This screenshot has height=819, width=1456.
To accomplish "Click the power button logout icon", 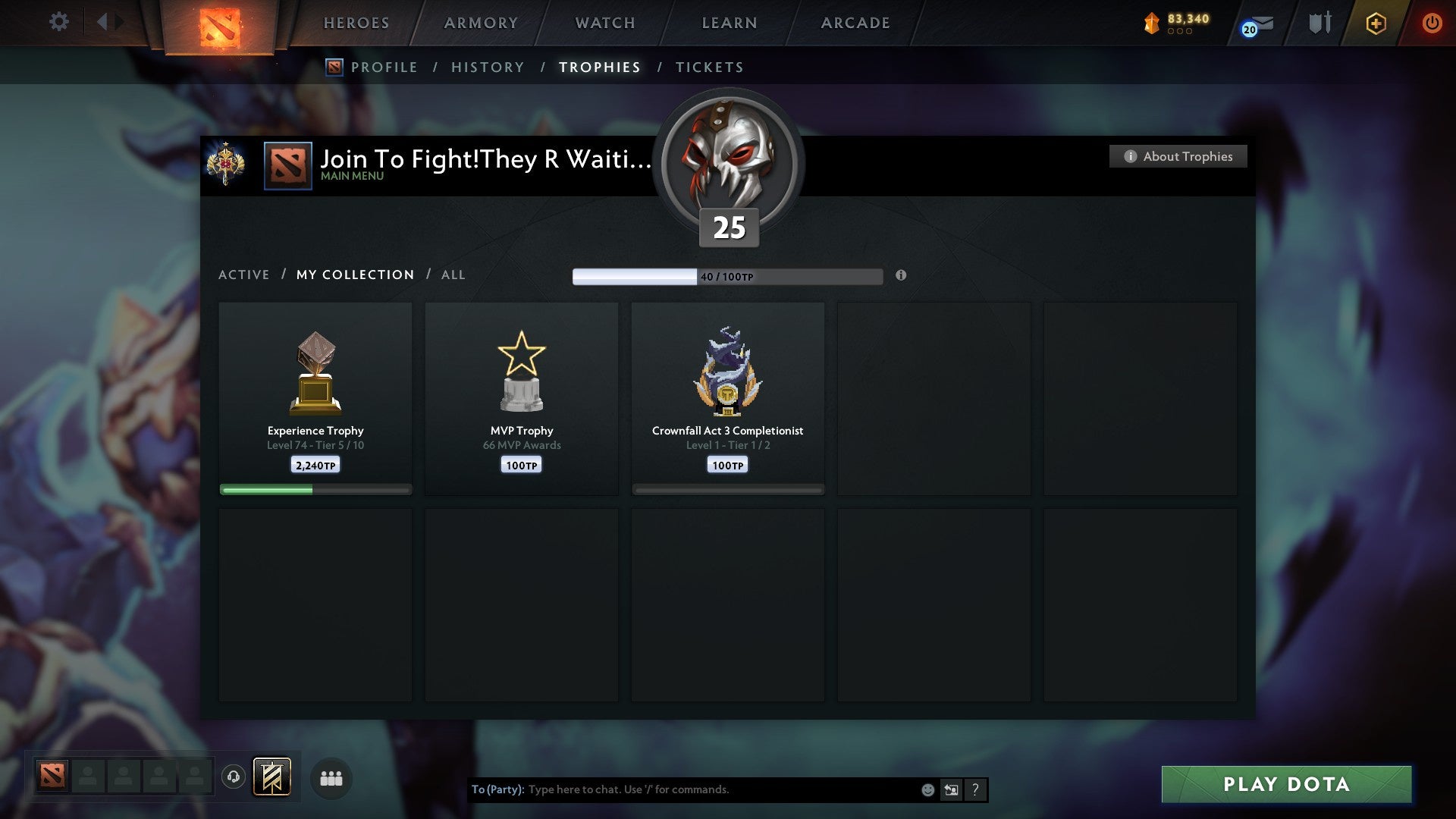I will pyautogui.click(x=1433, y=23).
